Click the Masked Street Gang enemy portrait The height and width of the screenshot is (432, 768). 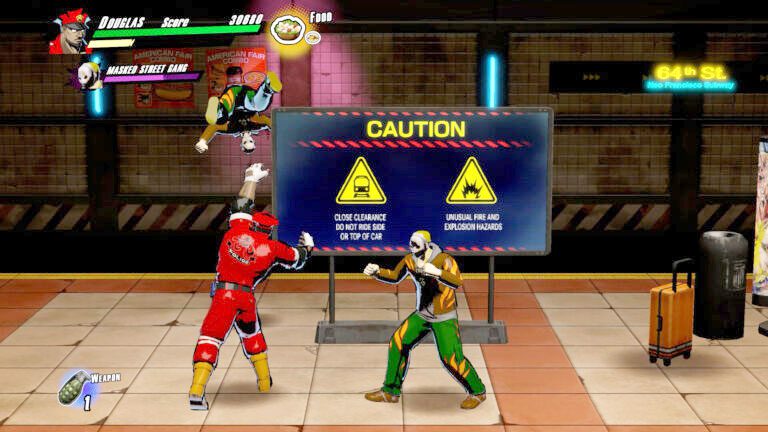tap(92, 75)
